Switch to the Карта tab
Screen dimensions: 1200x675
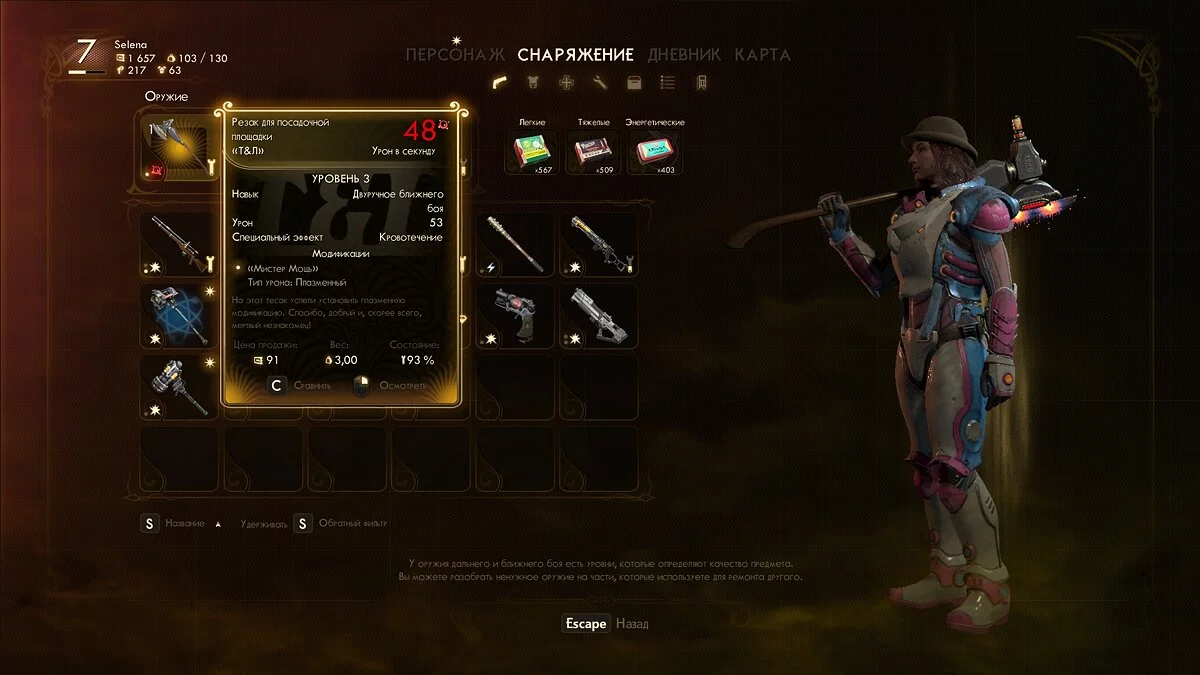click(762, 55)
